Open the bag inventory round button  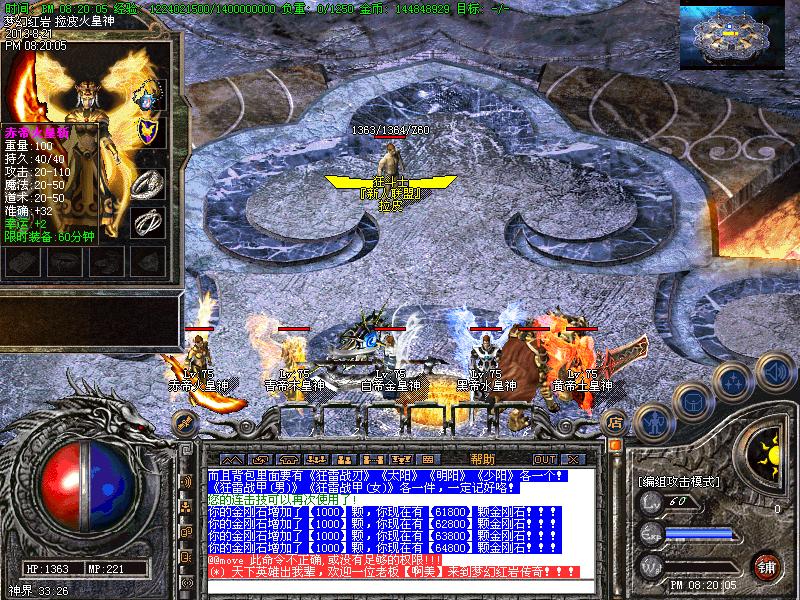click(x=692, y=400)
